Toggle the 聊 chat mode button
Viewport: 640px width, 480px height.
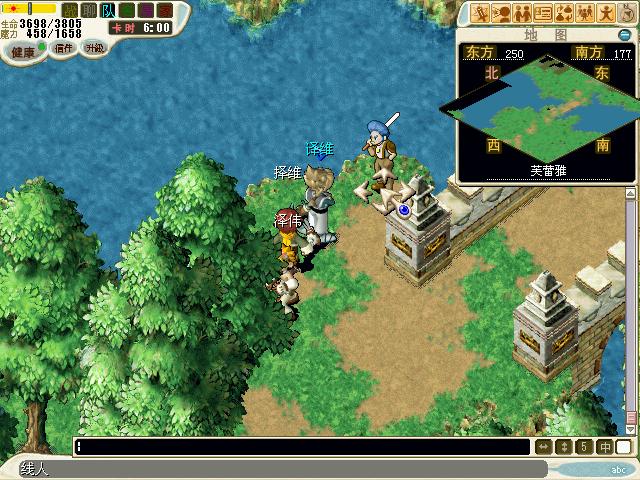click(x=88, y=10)
